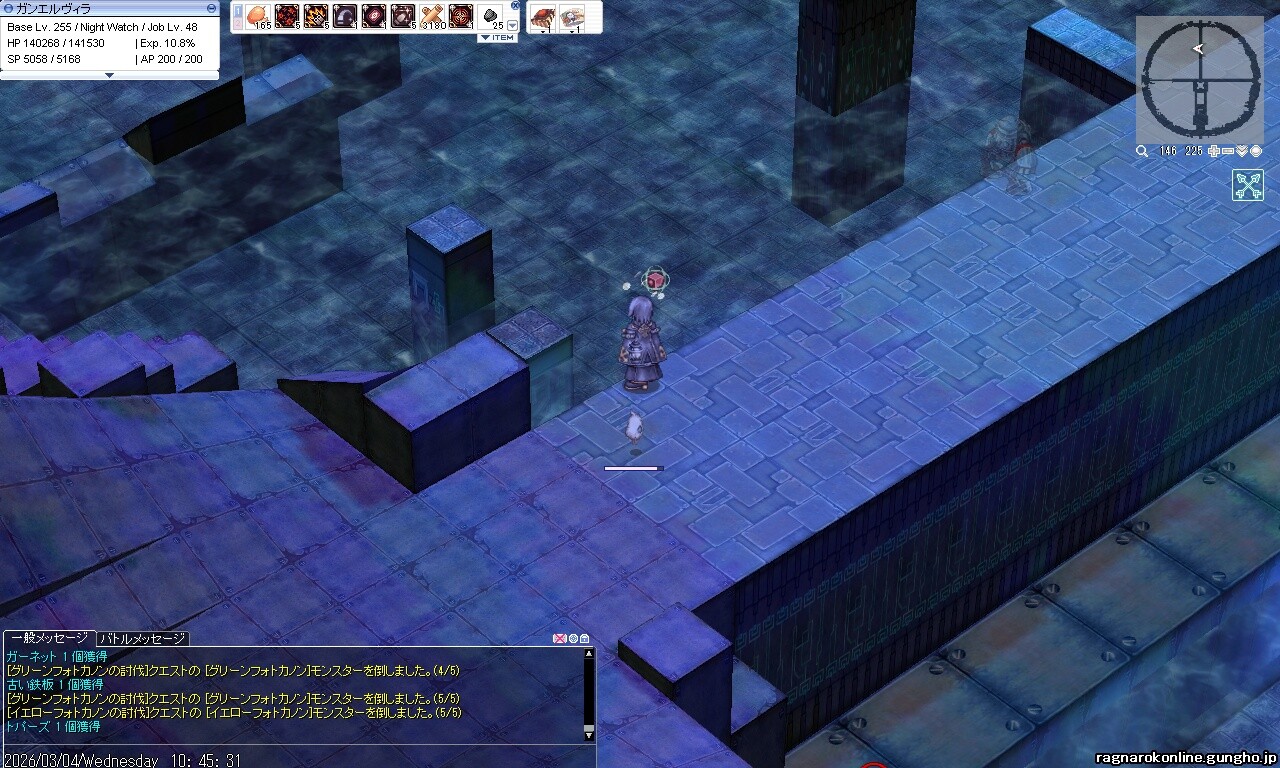Image resolution: width=1280 pixels, height=768 pixels.
Task: Use the orange meat item with 165 count
Action: [x=258, y=16]
